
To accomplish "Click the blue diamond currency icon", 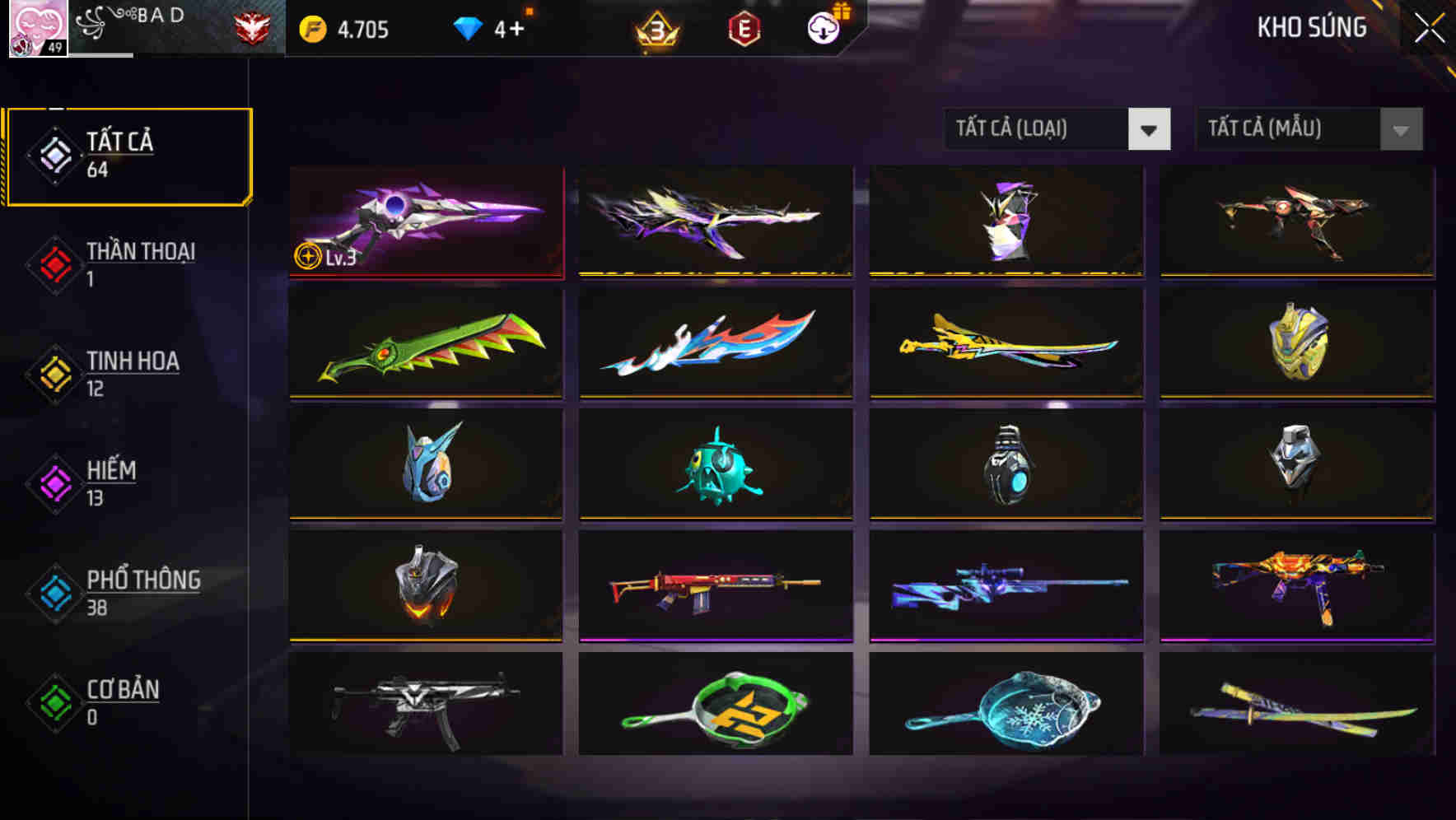I will click(x=468, y=26).
